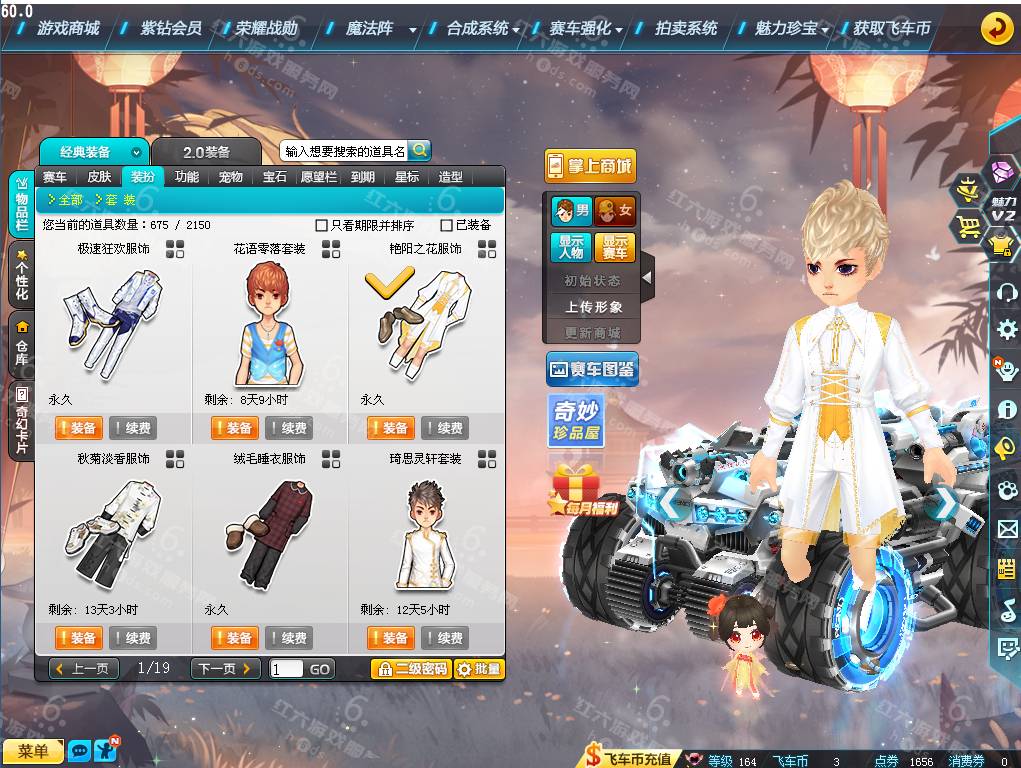This screenshot has width=1021, height=768.
Task: Switch to the 宝石 gem tab
Action: point(275,177)
